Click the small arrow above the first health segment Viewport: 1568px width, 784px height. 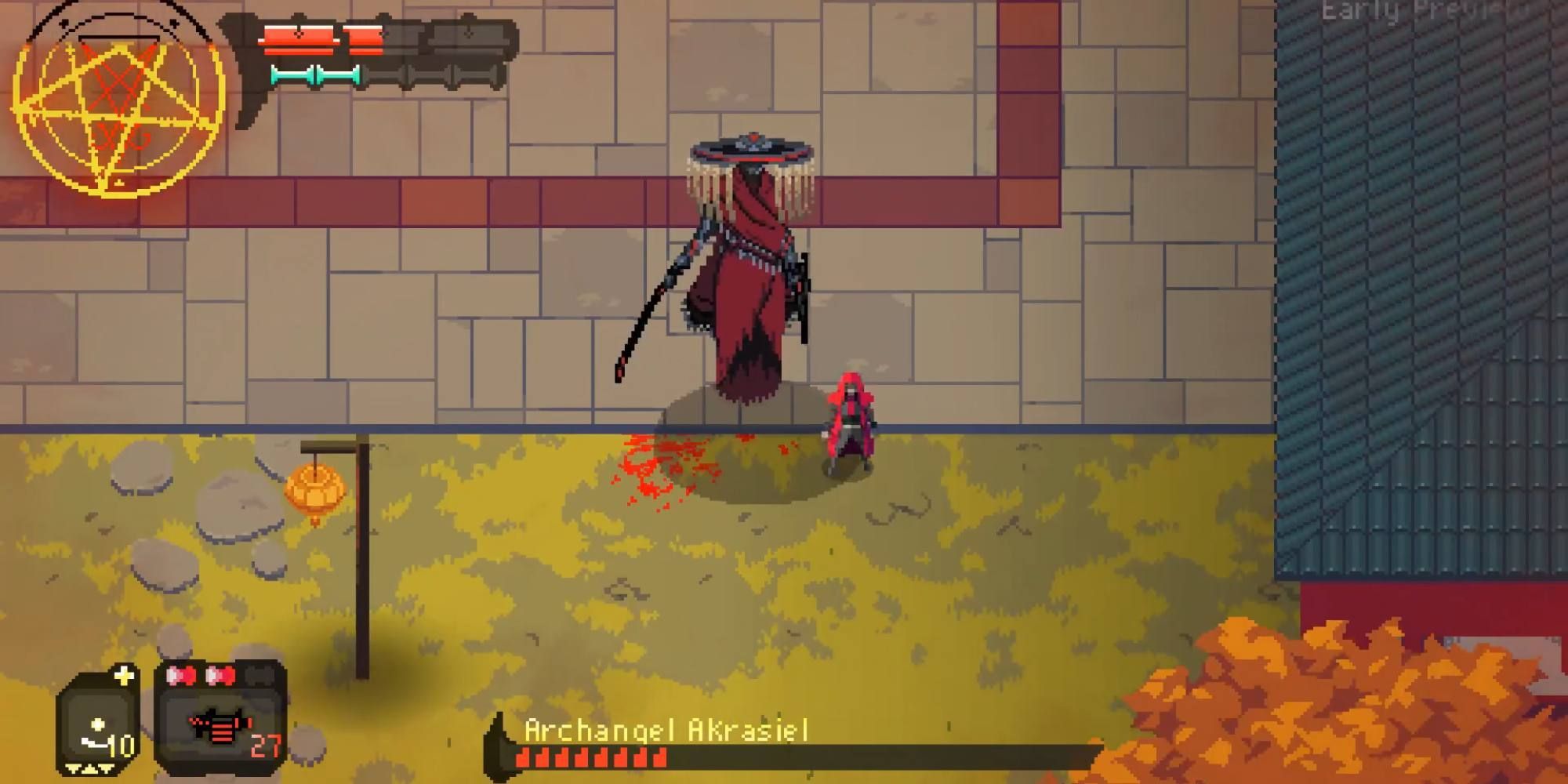pos(299,16)
